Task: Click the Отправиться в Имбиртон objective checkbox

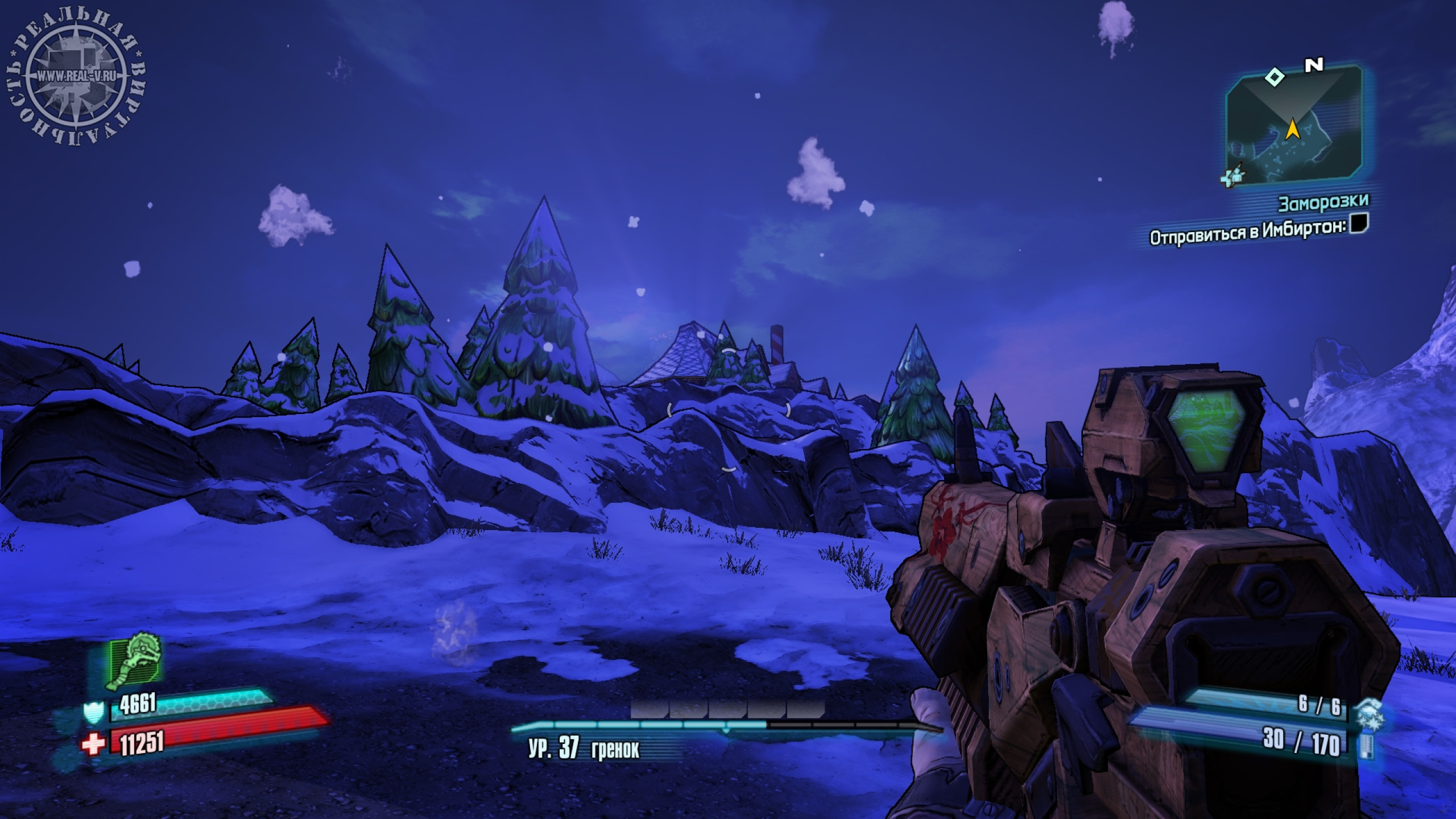Action: click(1358, 223)
